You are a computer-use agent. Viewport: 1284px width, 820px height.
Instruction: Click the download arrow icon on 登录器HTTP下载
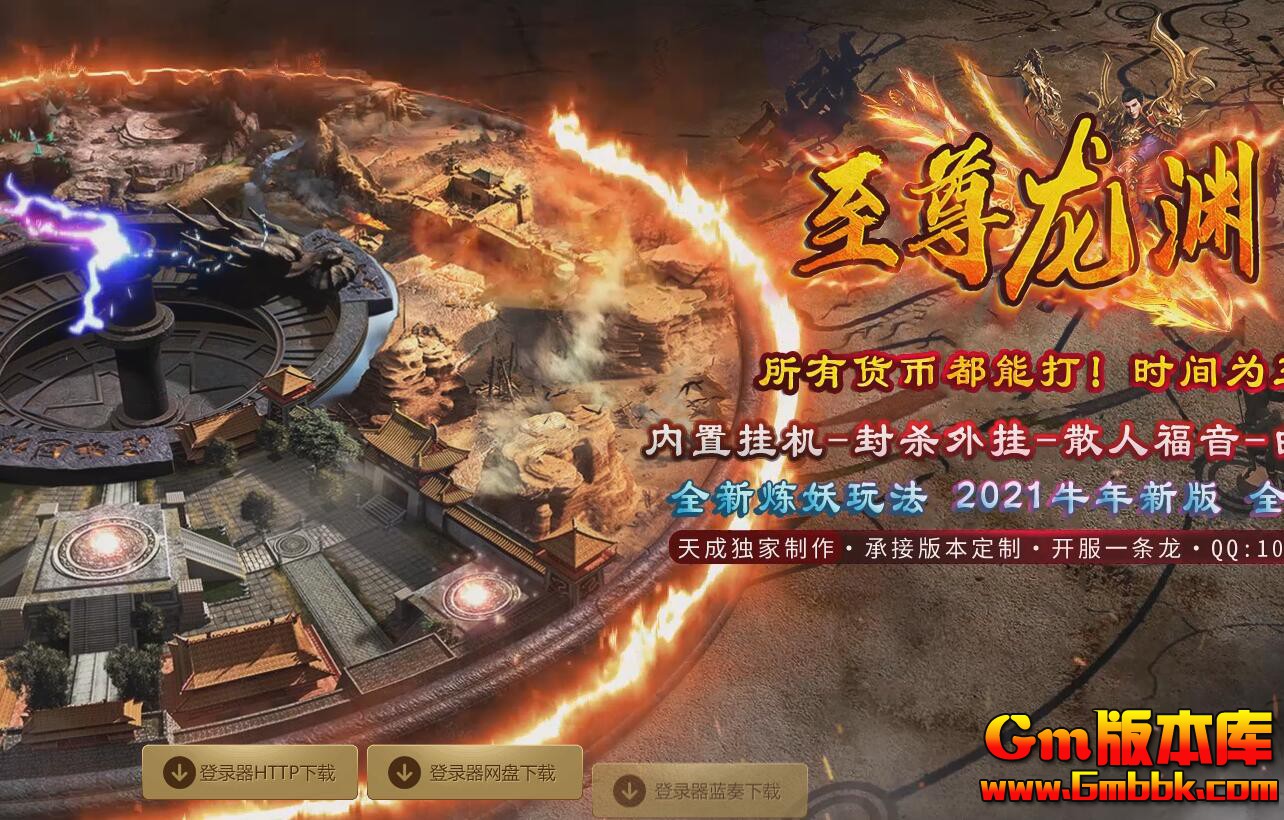tap(180, 771)
